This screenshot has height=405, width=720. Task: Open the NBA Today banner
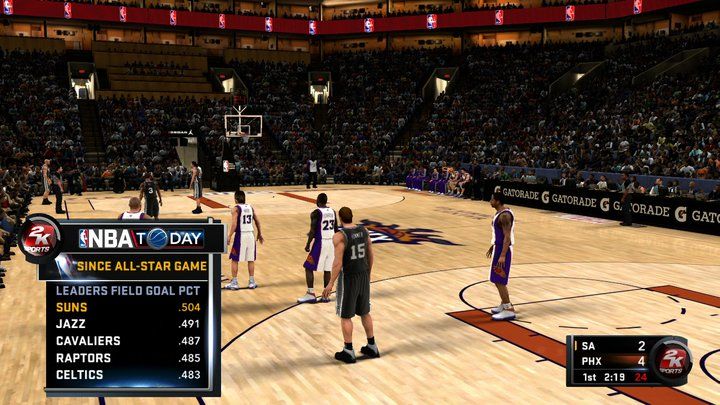click(140, 238)
